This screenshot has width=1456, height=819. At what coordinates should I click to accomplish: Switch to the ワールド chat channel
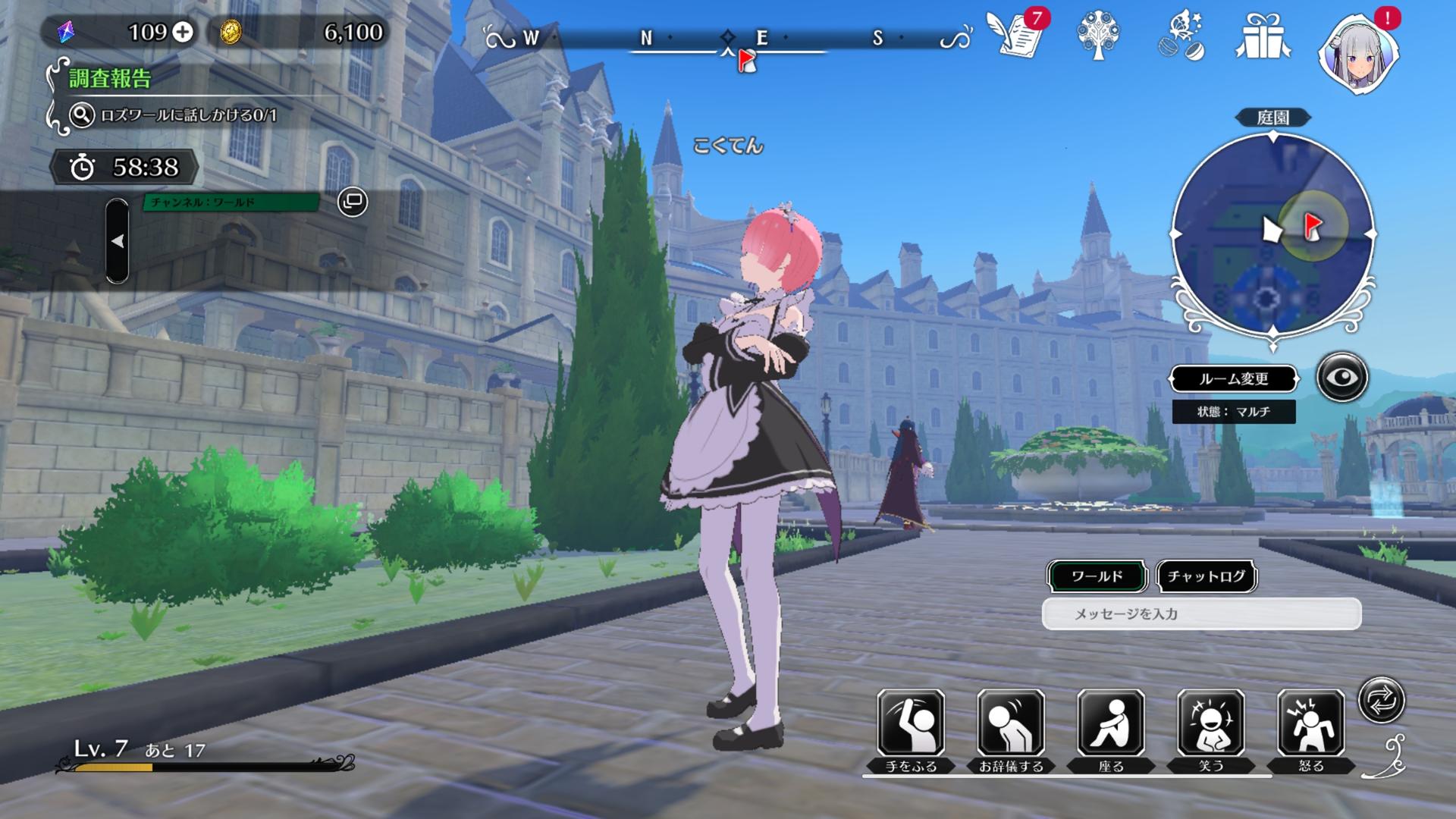pos(1097,576)
